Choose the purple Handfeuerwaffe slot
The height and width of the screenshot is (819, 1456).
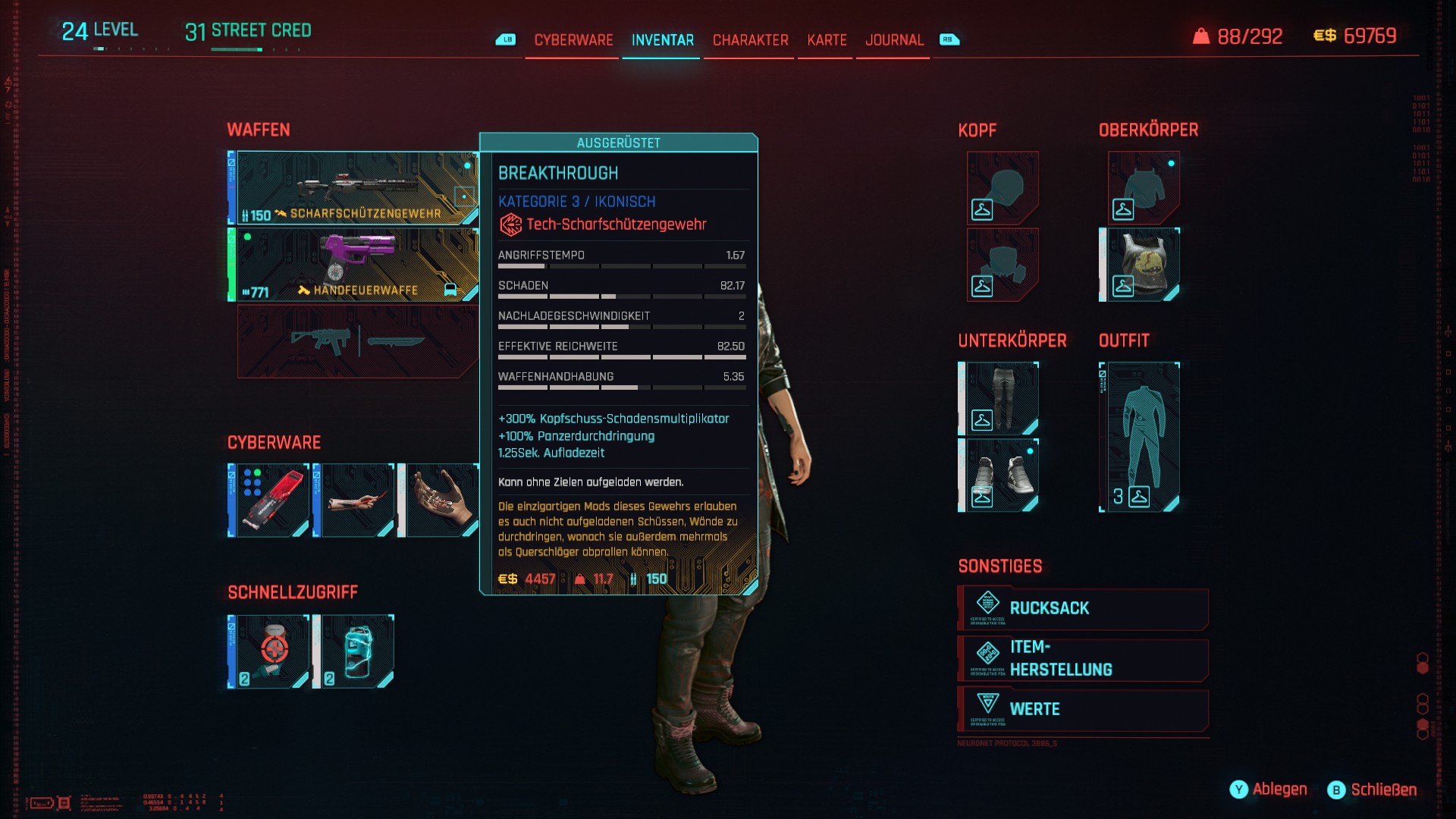click(x=353, y=265)
